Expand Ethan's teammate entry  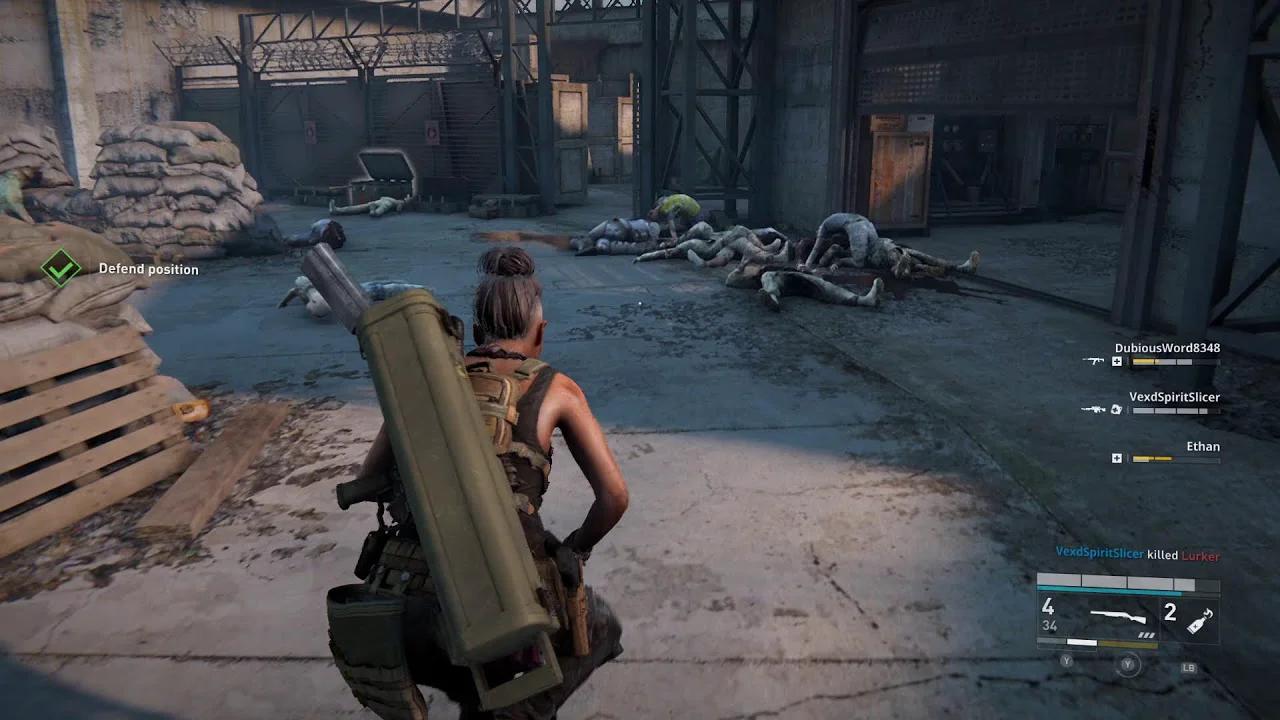click(1203, 446)
